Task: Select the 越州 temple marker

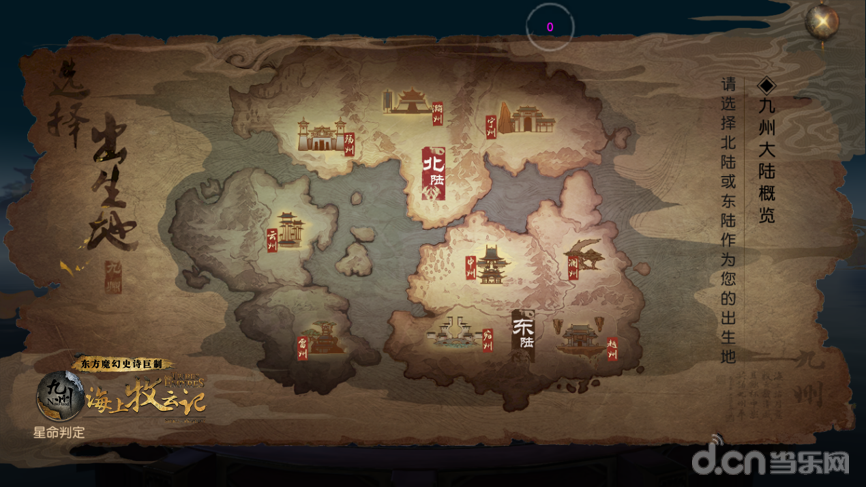Action: click(x=585, y=338)
